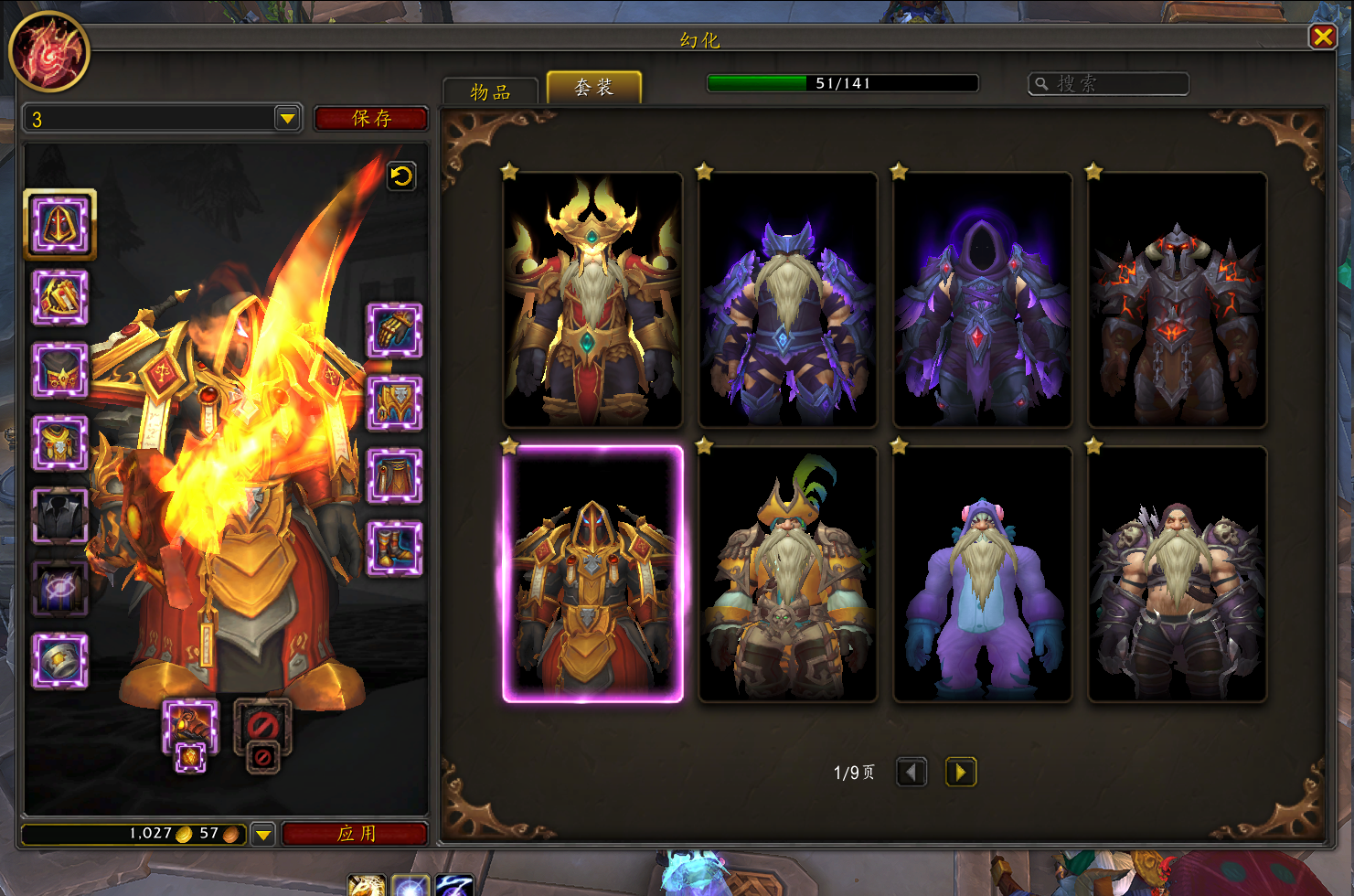The height and width of the screenshot is (896, 1354).
Task: Open the outfit dropdown labeled 3
Action: pos(287,119)
